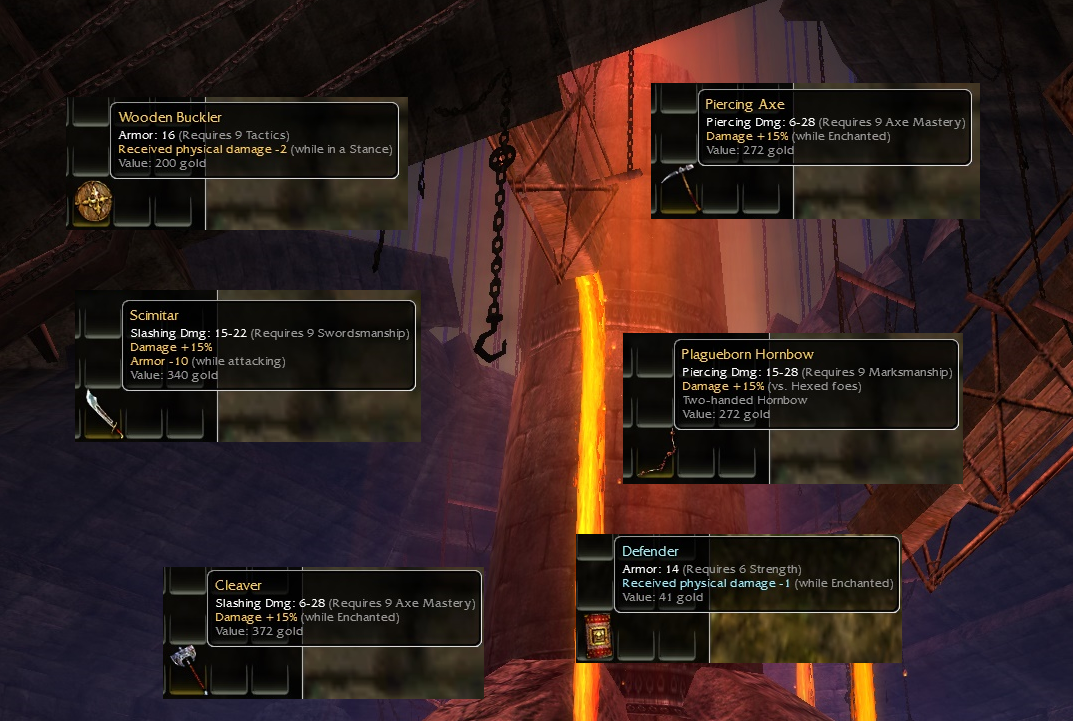This screenshot has height=721, width=1073.
Task: Select the Wooden Buckler shield icon
Action: [x=93, y=204]
